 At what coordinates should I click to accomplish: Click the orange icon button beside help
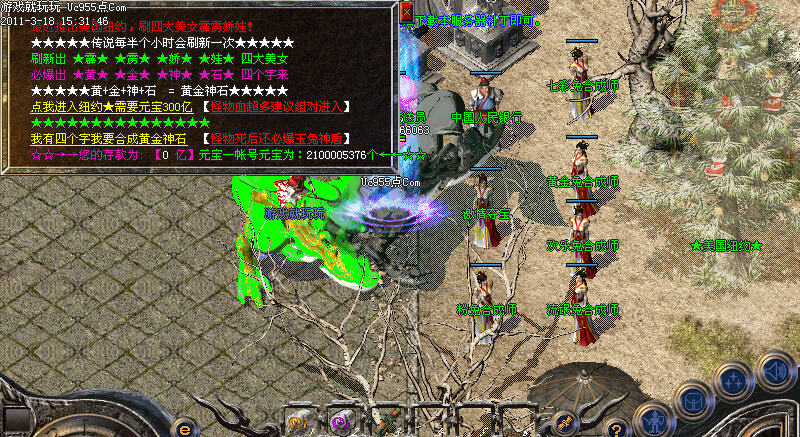[566, 422]
